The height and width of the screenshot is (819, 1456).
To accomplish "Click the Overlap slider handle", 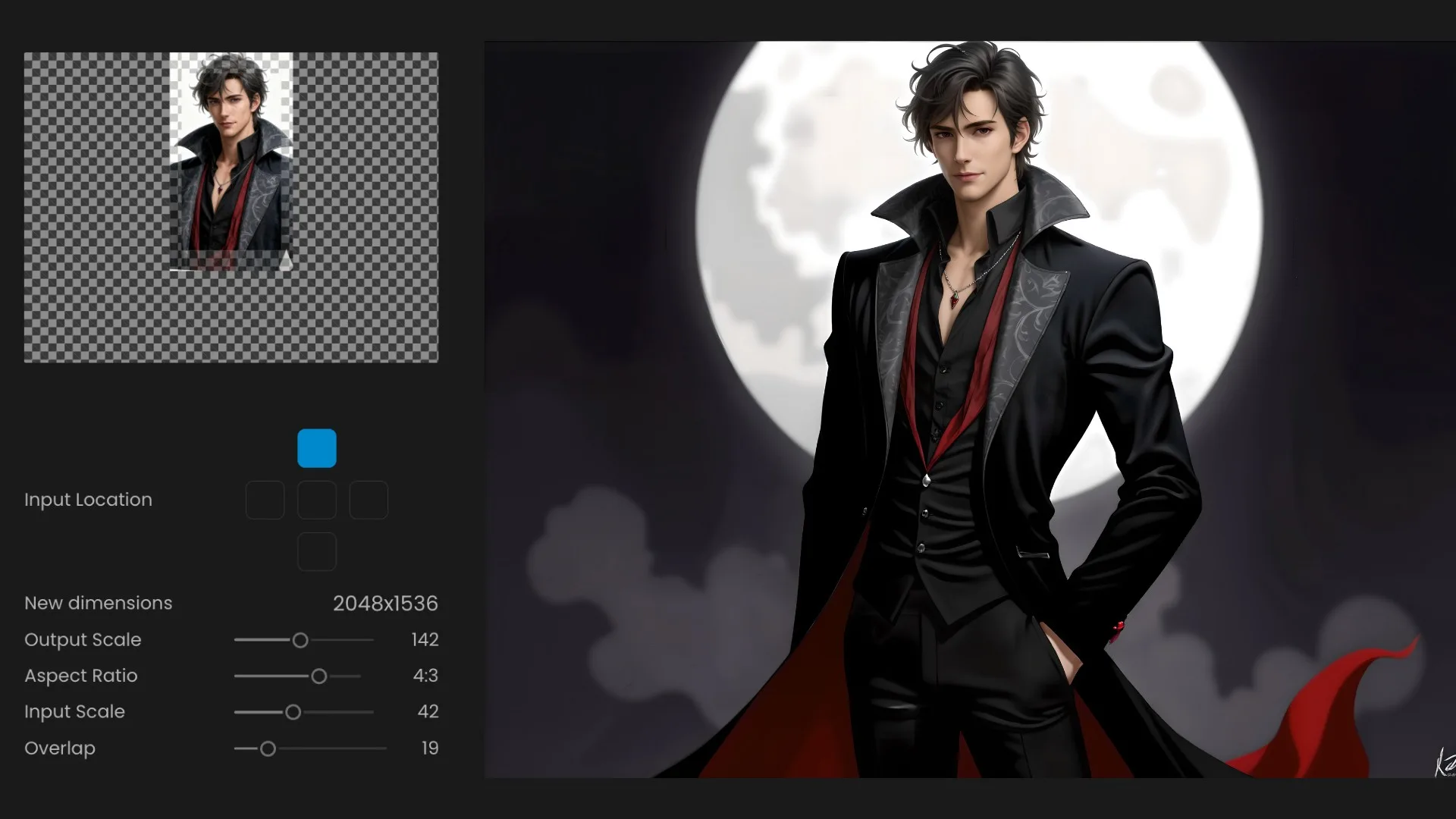I will [268, 748].
